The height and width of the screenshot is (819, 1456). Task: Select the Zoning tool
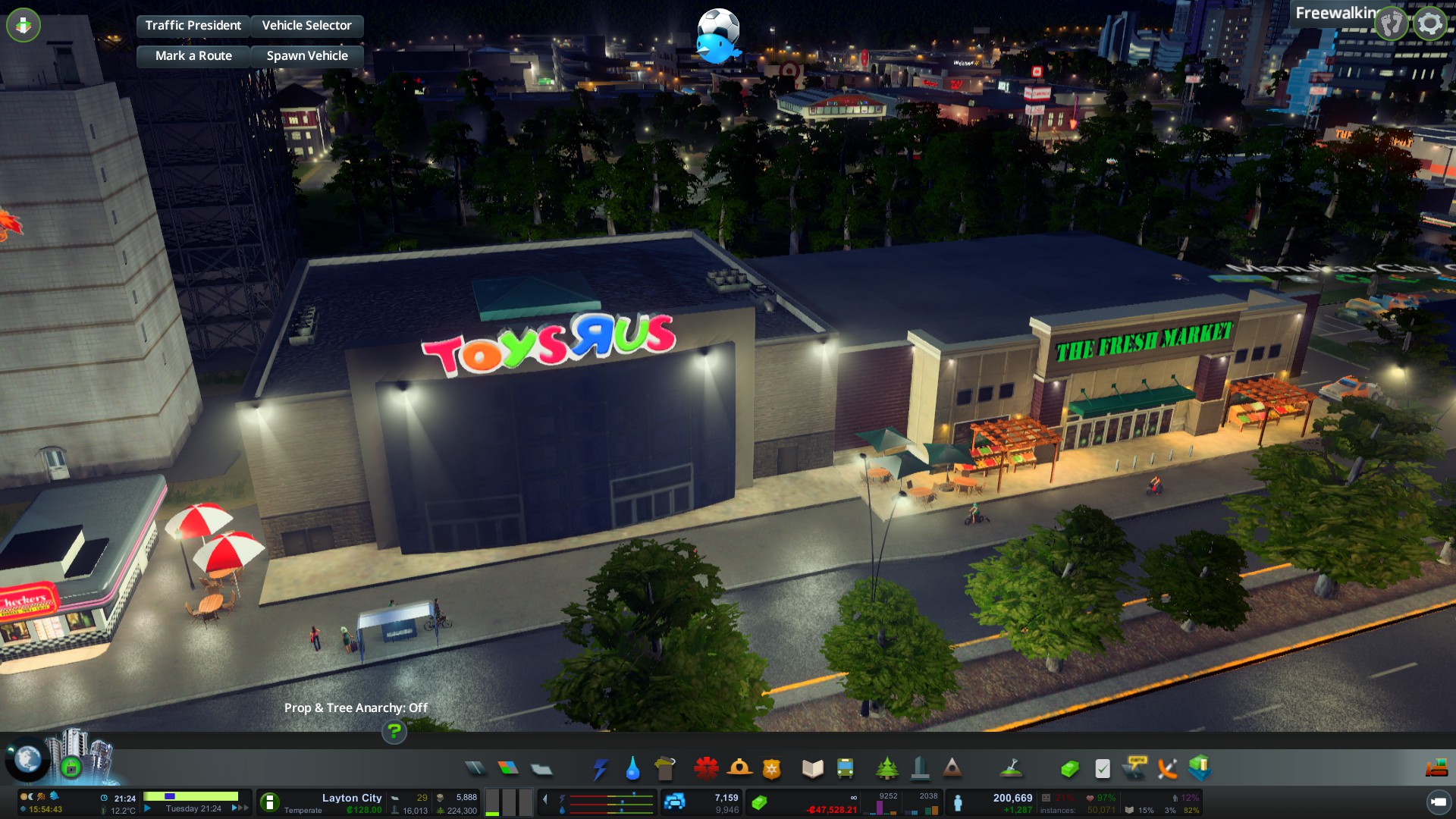(x=508, y=769)
